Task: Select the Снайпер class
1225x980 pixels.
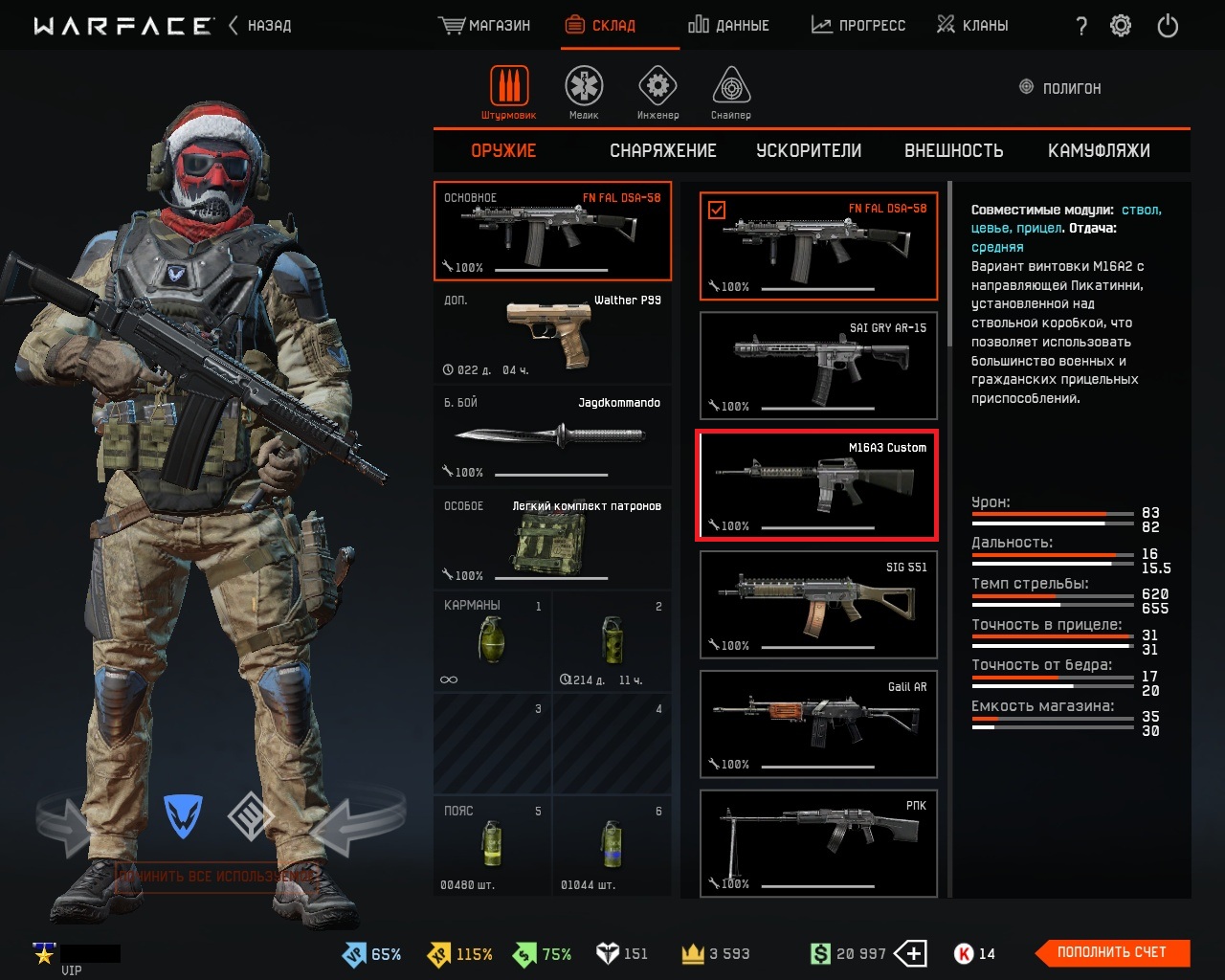Action: (x=731, y=93)
